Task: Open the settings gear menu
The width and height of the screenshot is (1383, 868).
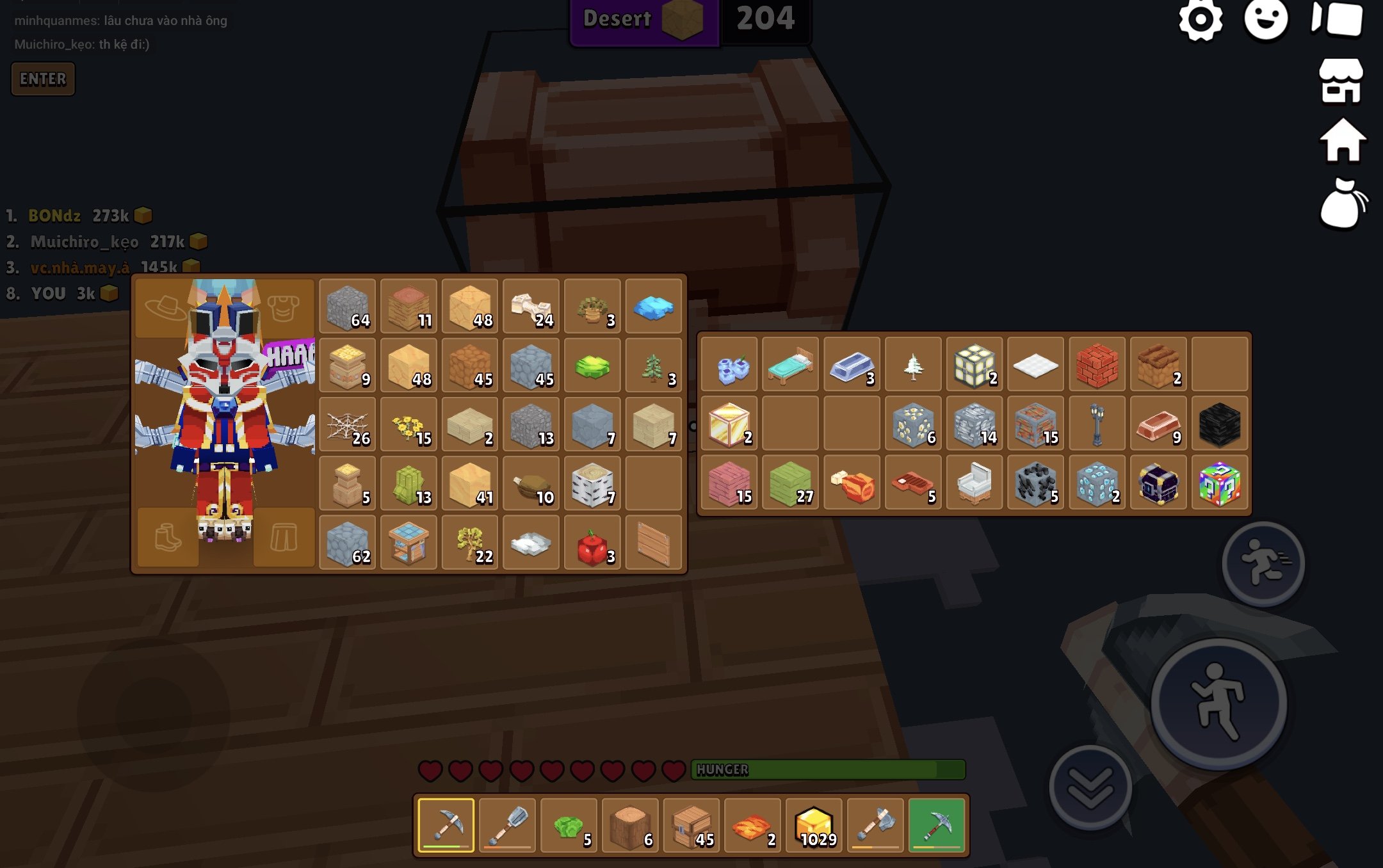Action: [x=1201, y=20]
